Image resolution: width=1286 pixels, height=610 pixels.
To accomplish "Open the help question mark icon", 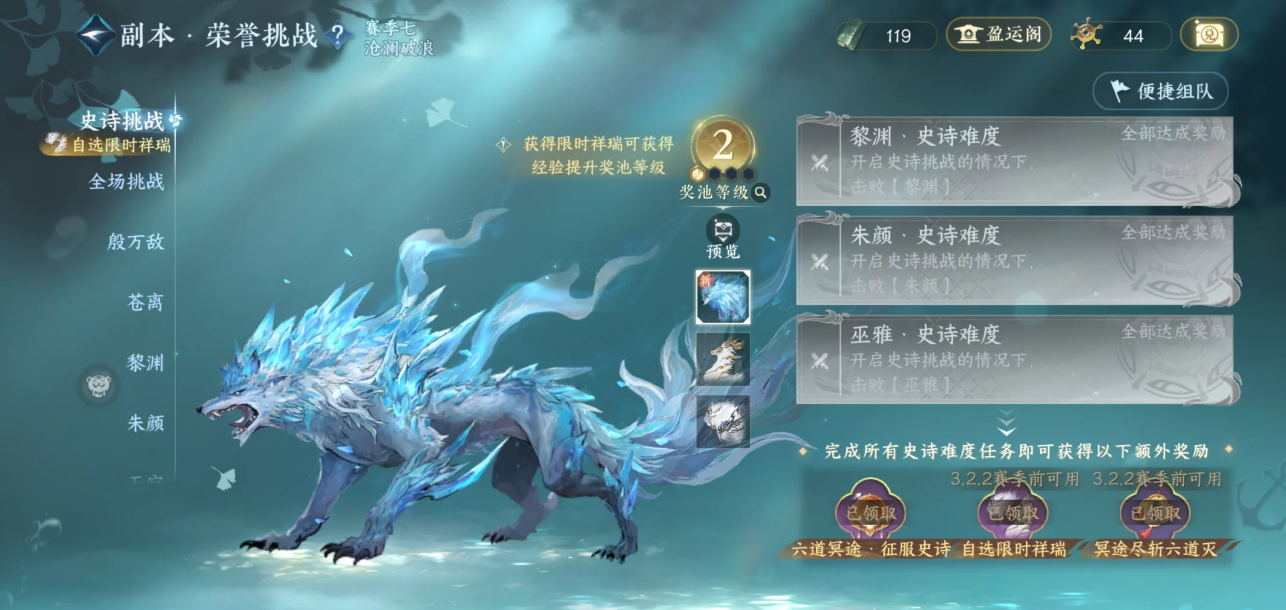I will pyautogui.click(x=338, y=37).
